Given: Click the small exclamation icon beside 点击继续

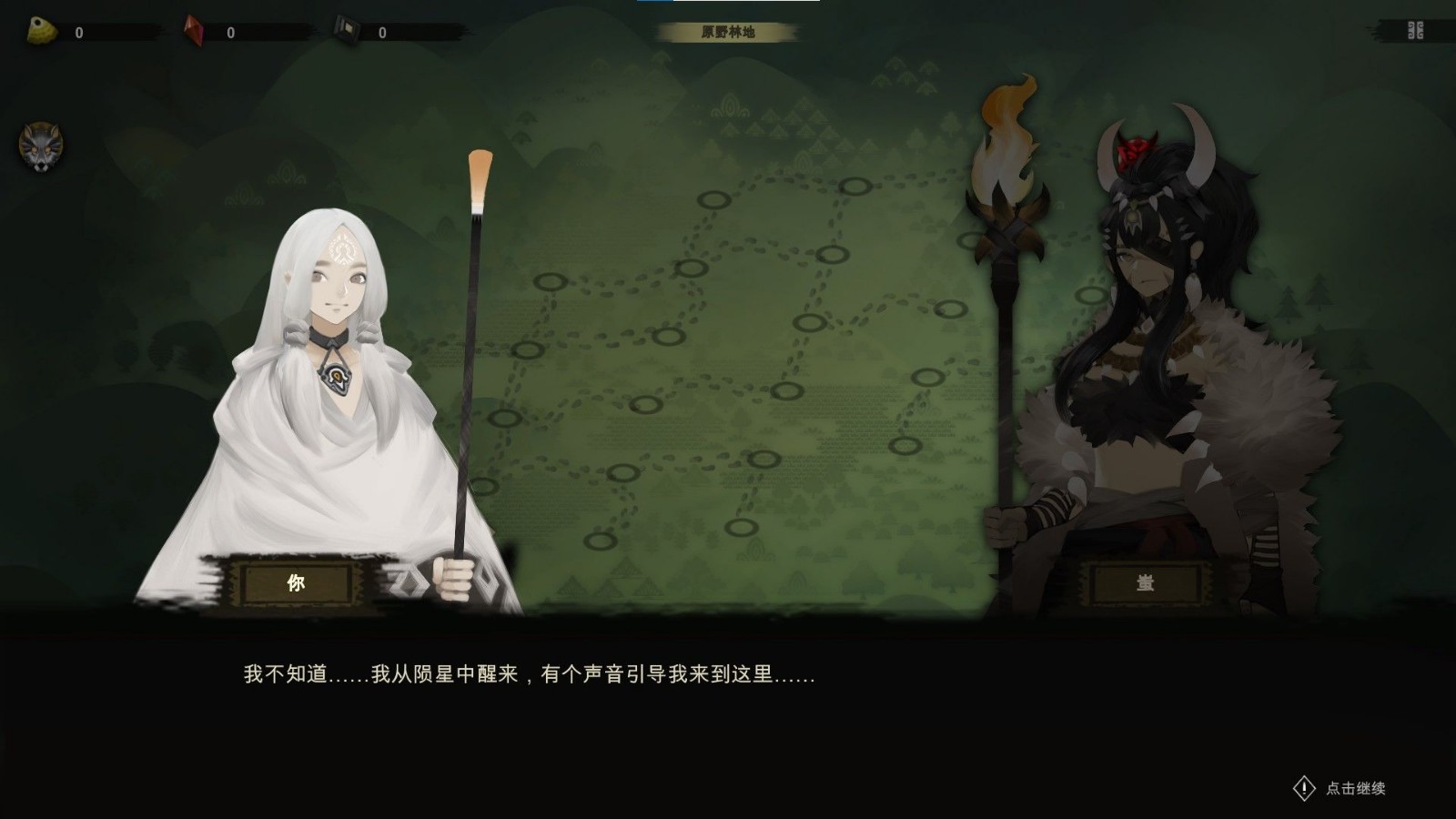Looking at the screenshot, I should (x=1304, y=788).
